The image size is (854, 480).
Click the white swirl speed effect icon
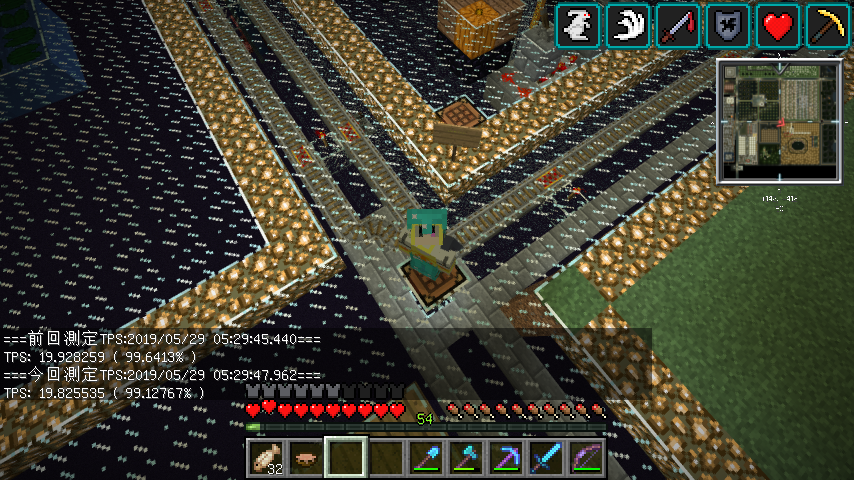point(628,26)
